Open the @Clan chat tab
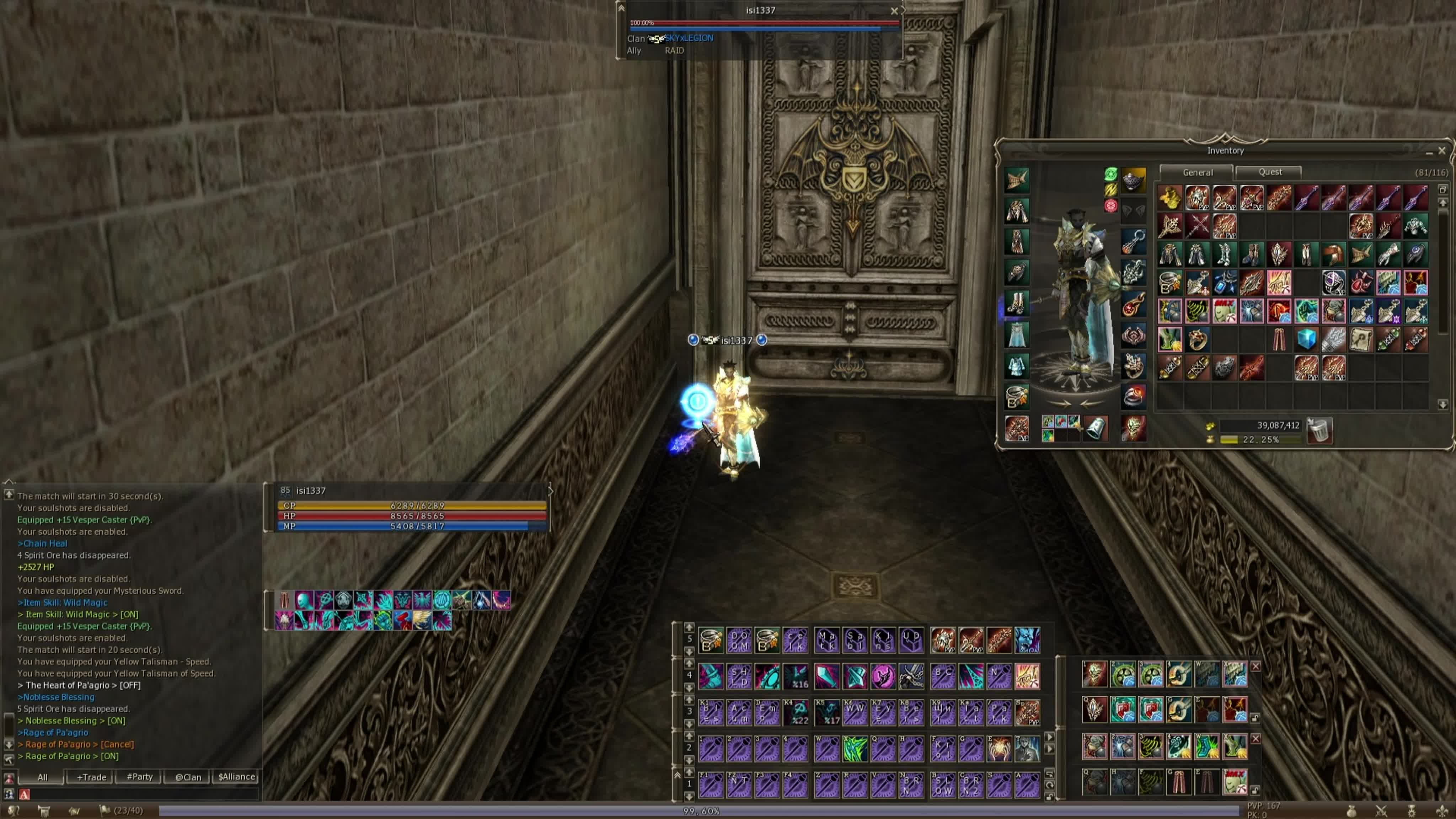 coord(188,777)
